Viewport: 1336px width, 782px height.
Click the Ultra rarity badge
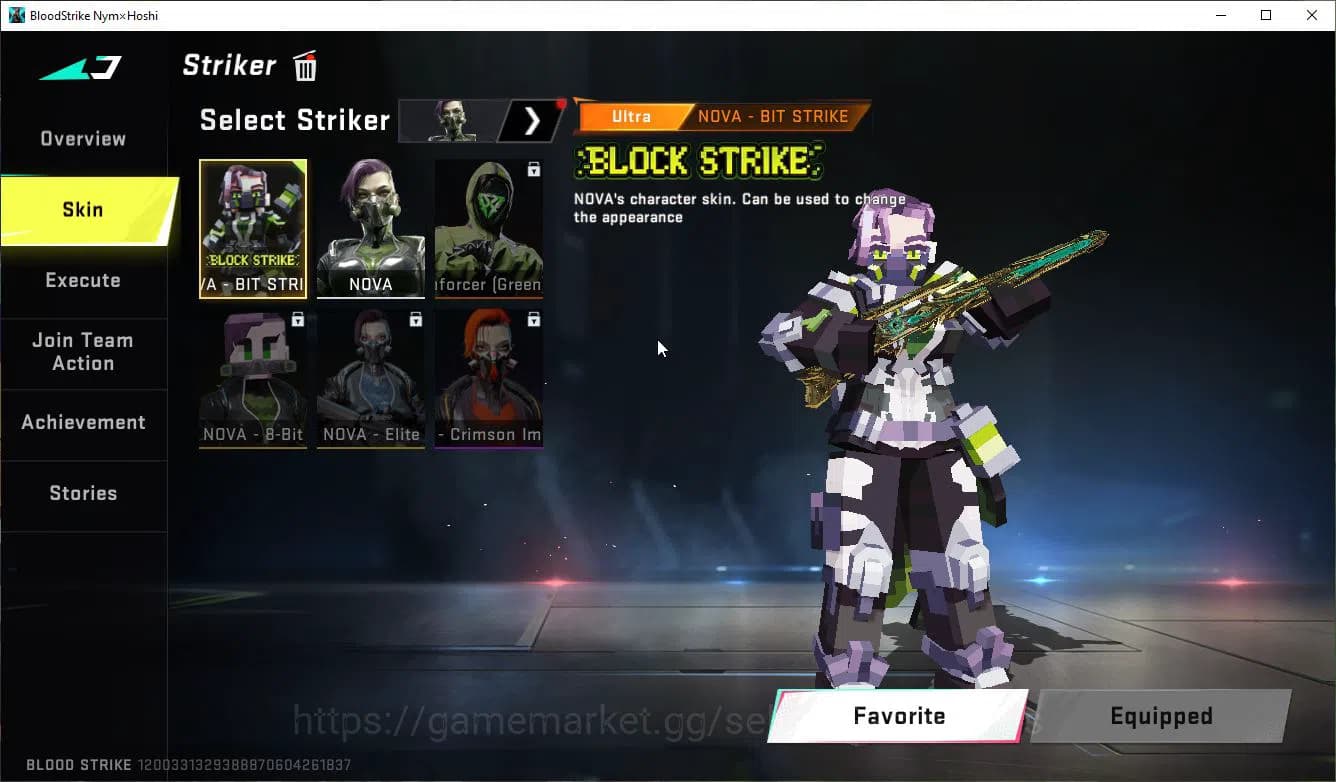(x=632, y=116)
